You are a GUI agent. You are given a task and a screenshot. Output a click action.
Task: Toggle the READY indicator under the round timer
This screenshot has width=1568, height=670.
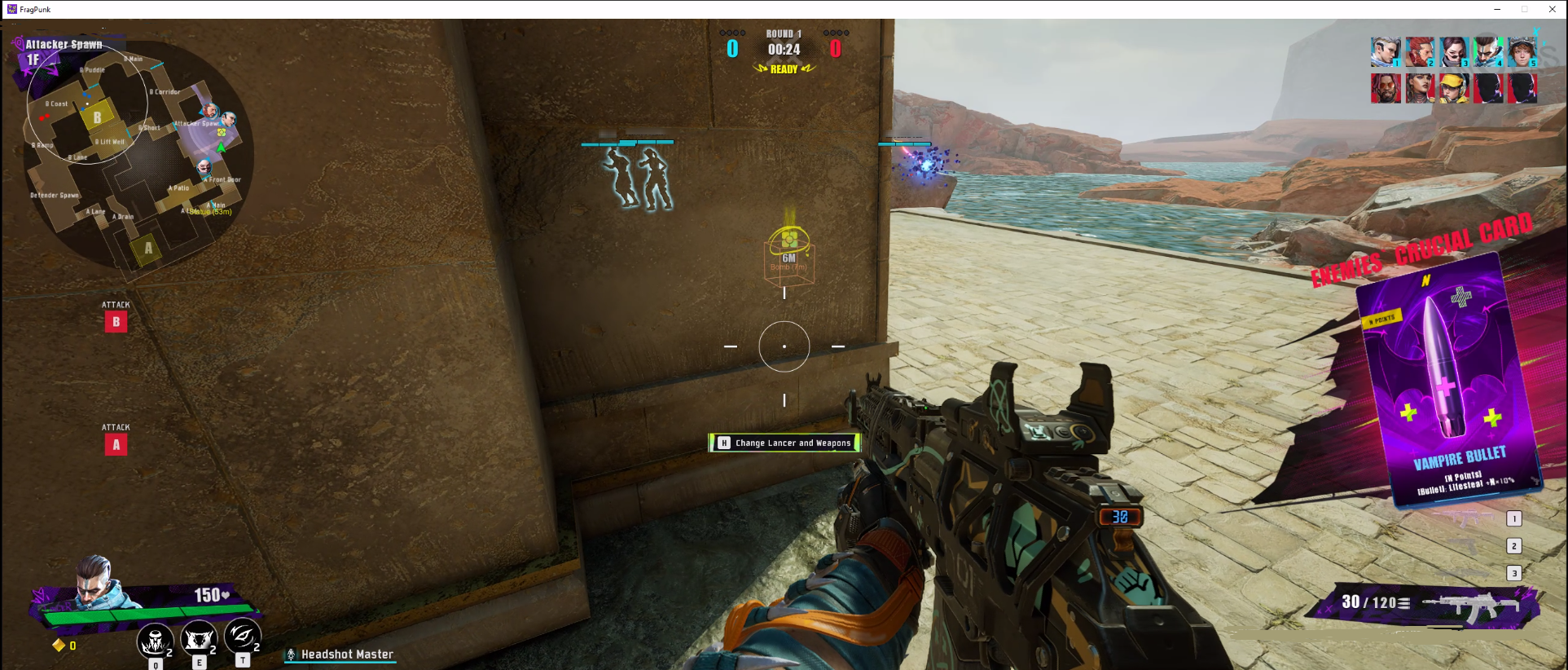[x=784, y=69]
